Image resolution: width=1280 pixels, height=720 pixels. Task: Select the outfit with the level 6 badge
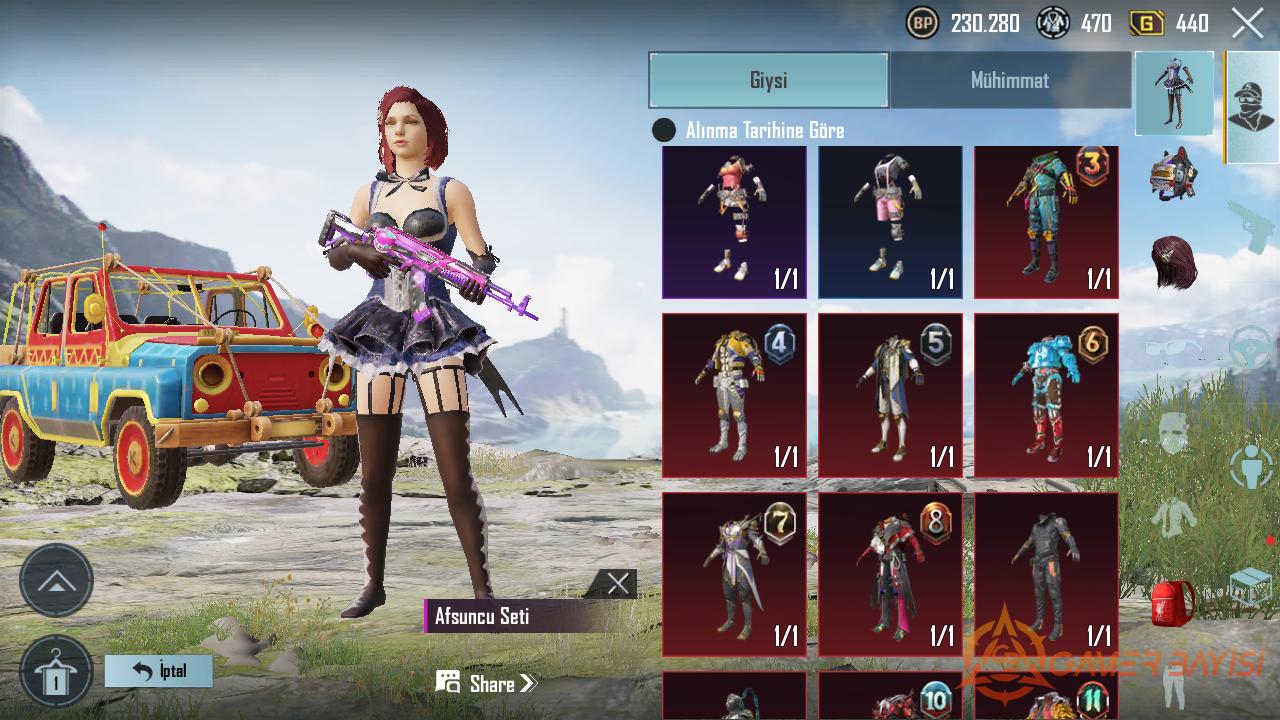point(1046,395)
